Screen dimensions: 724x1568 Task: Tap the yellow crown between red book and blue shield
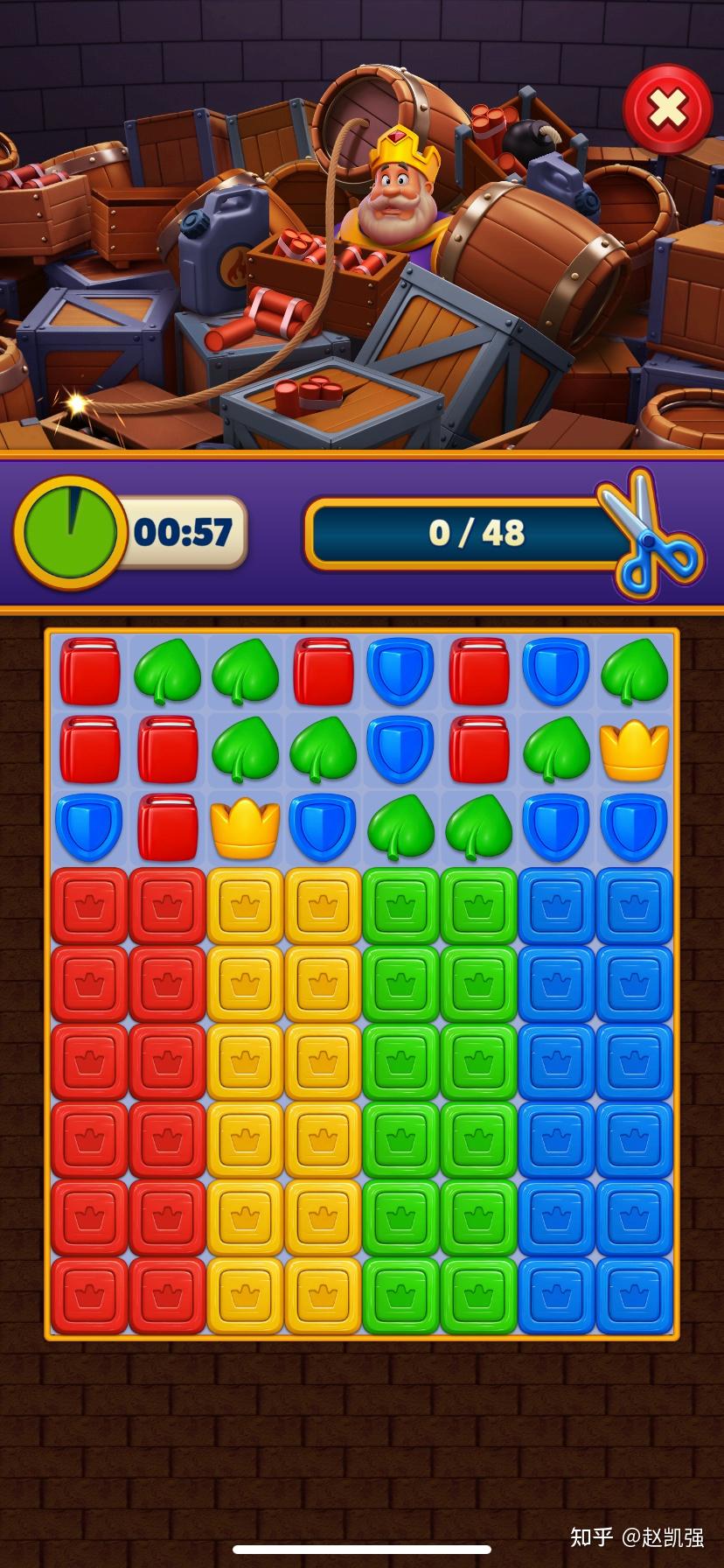(246, 828)
